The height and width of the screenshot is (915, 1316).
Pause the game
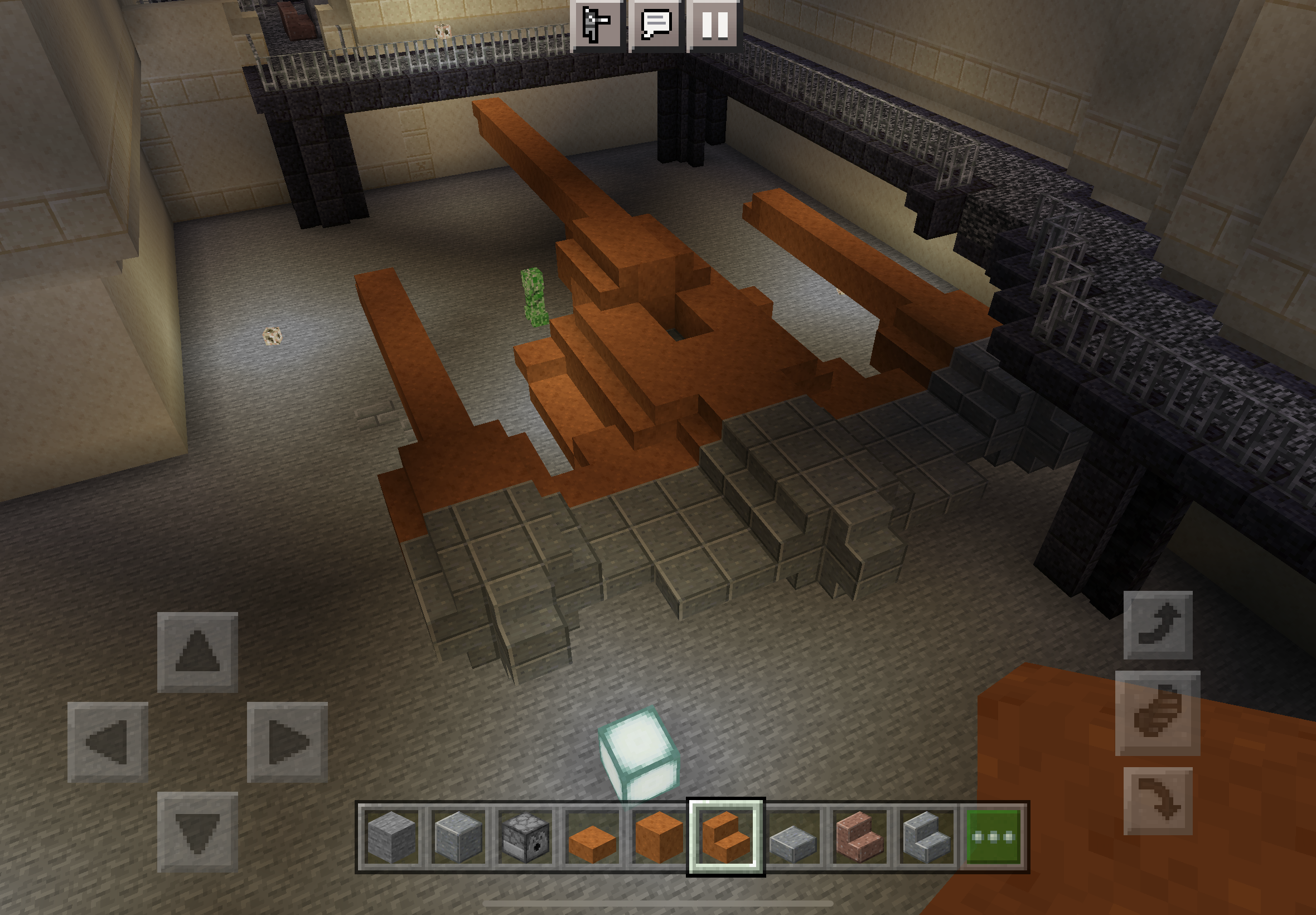coord(715,25)
